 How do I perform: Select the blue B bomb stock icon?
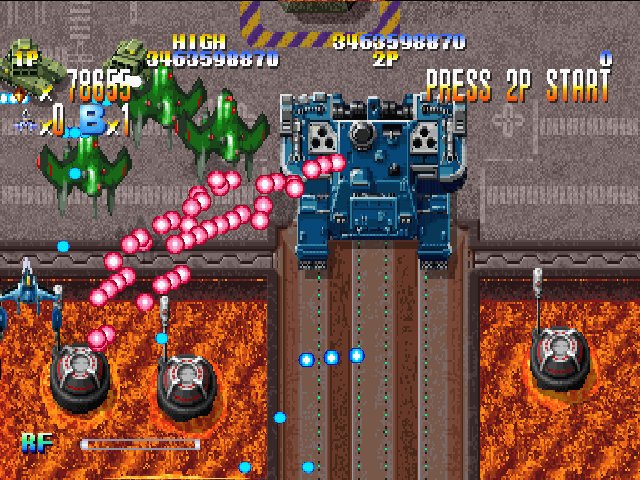[x=91, y=120]
